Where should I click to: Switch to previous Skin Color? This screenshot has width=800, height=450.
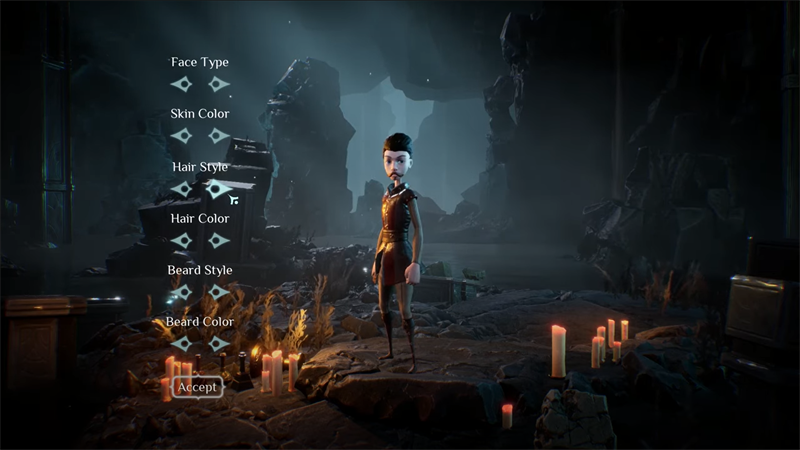(181, 135)
